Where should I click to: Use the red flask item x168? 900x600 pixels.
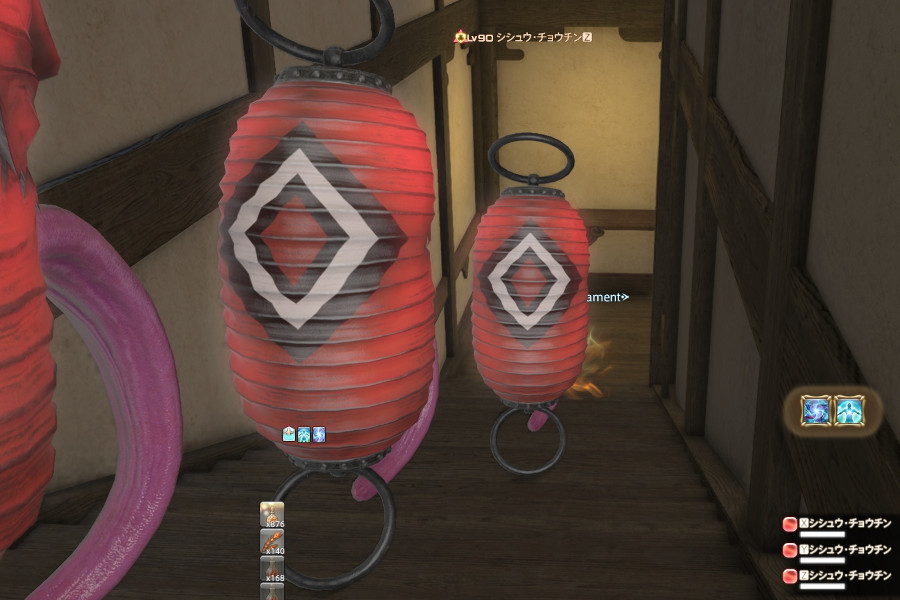click(273, 569)
